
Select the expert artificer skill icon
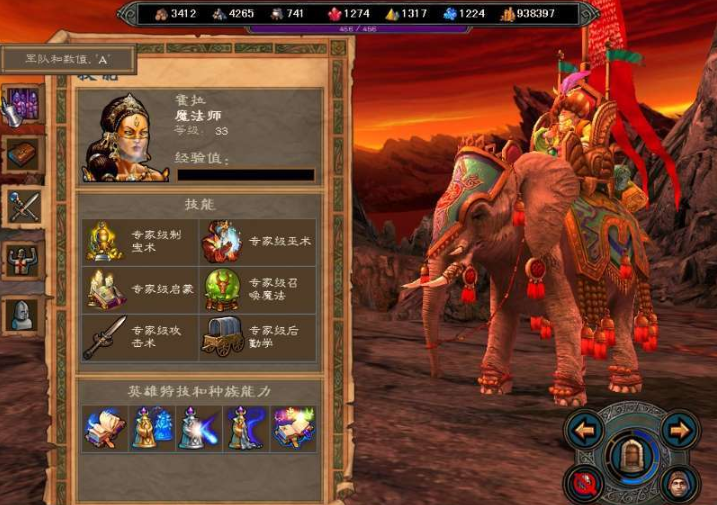[106, 241]
